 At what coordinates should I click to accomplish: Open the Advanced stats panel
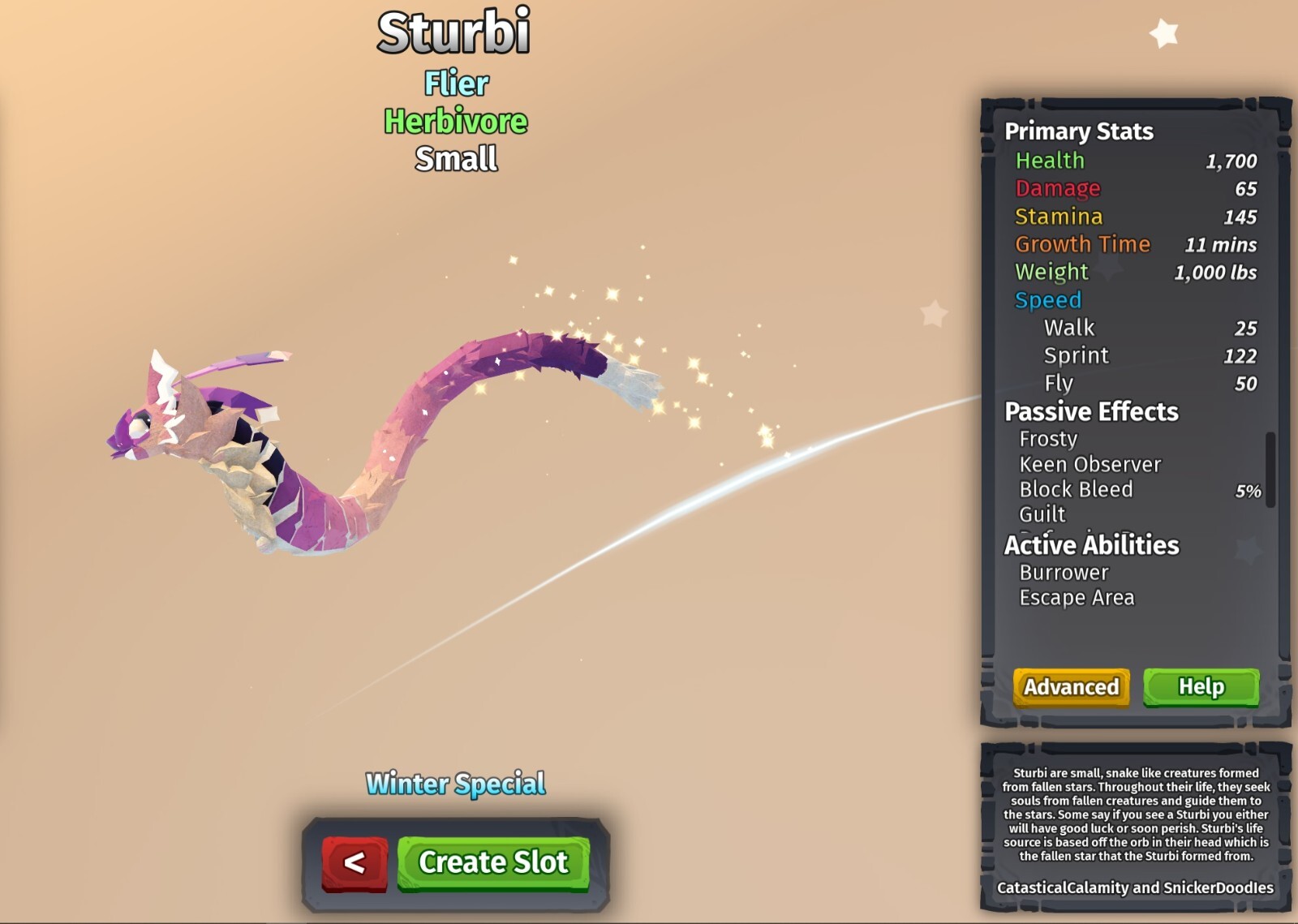[1069, 686]
